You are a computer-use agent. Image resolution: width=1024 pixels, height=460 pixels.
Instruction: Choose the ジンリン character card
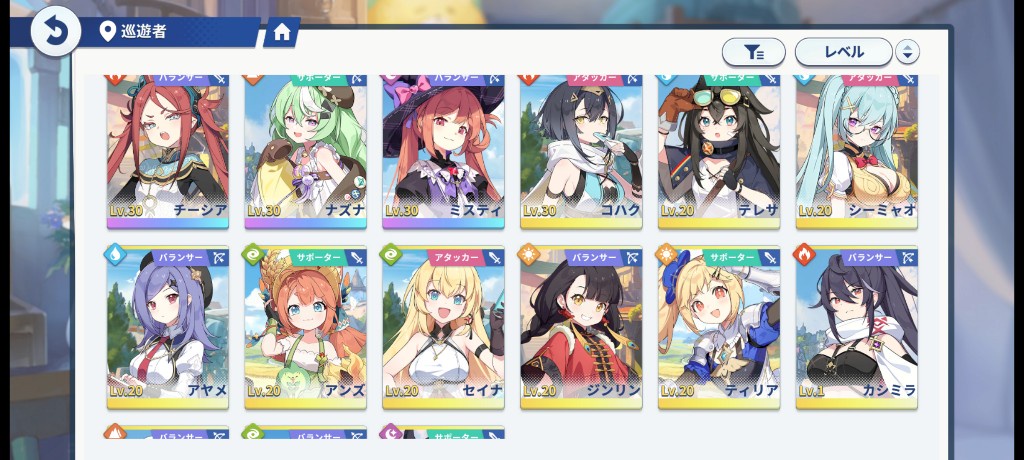click(581, 327)
